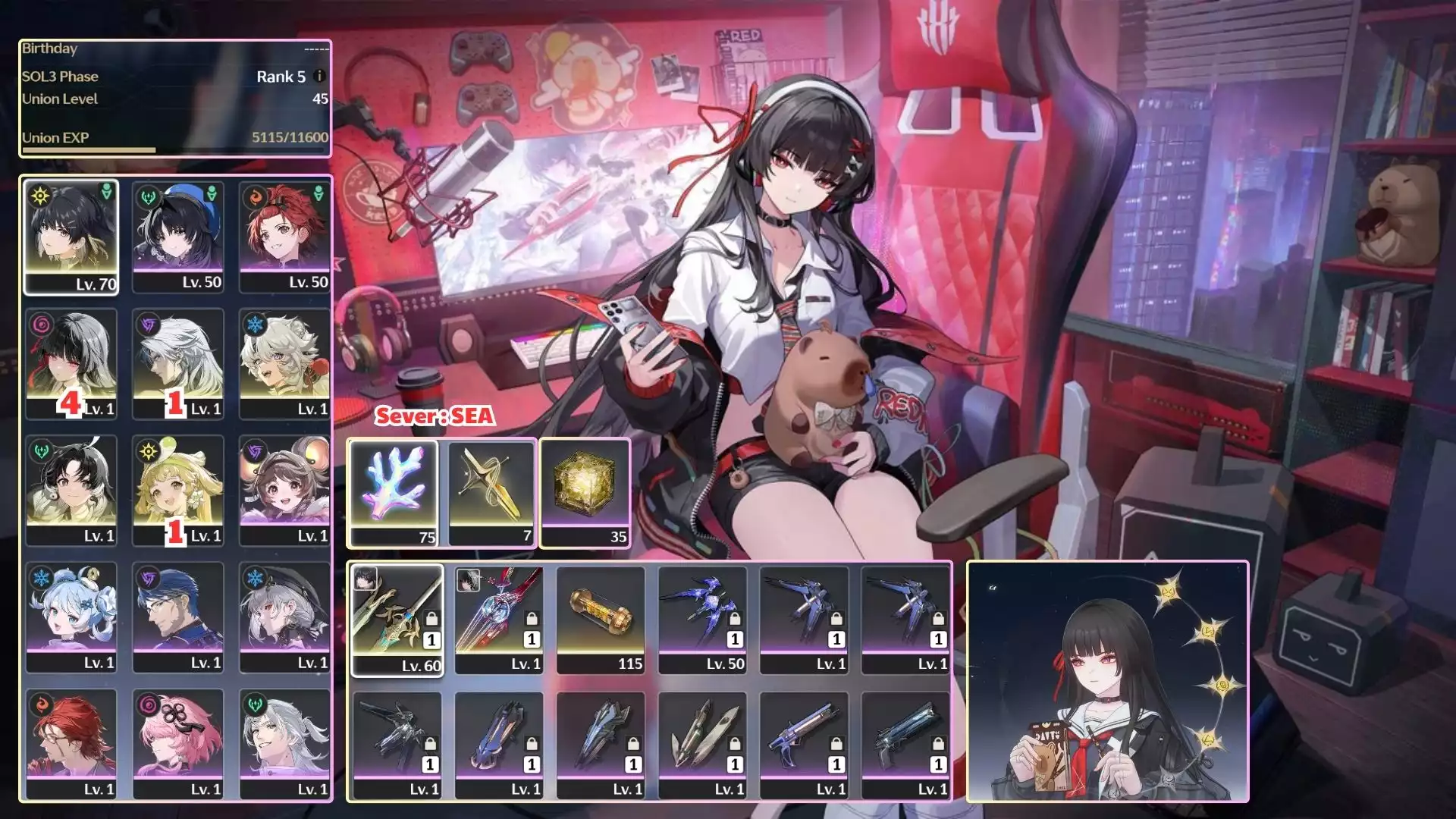This screenshot has height=819, width=1456.
Task: Select the brown-haired girl with round ears
Action: [x=284, y=491]
